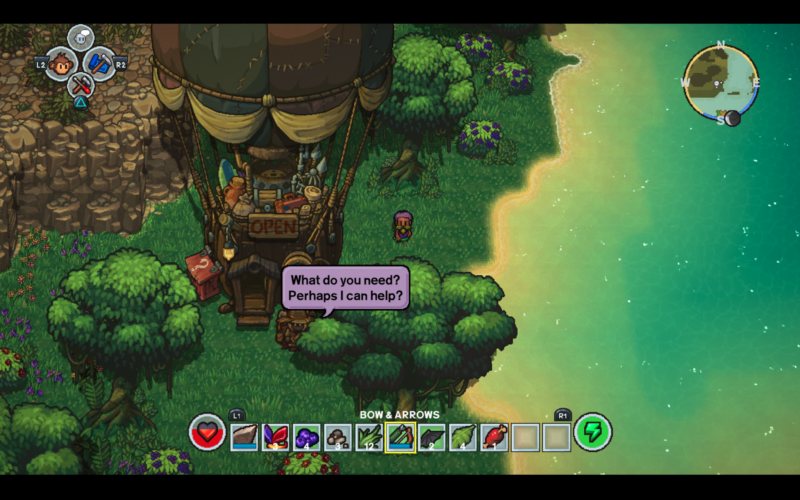
Task: Click the ghost speech bubble icon
Action: [x=81, y=39]
